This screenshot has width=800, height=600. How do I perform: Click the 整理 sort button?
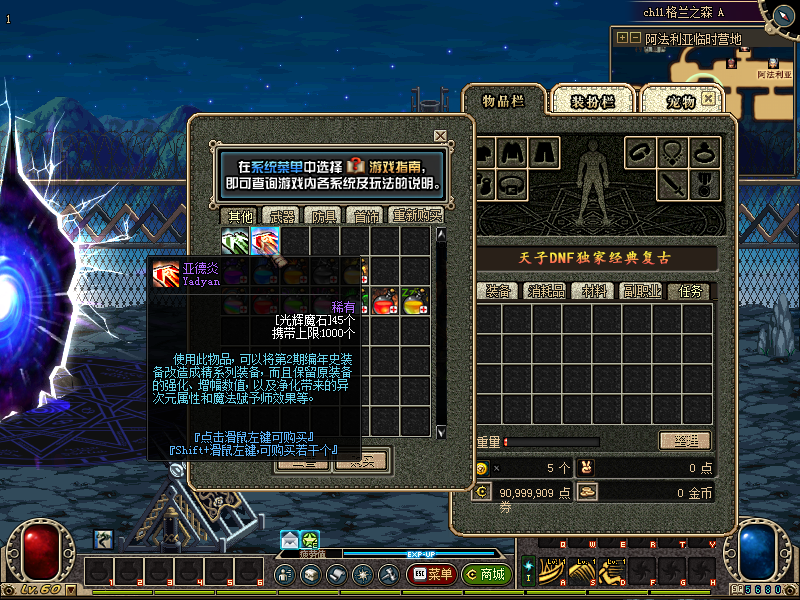(x=684, y=441)
